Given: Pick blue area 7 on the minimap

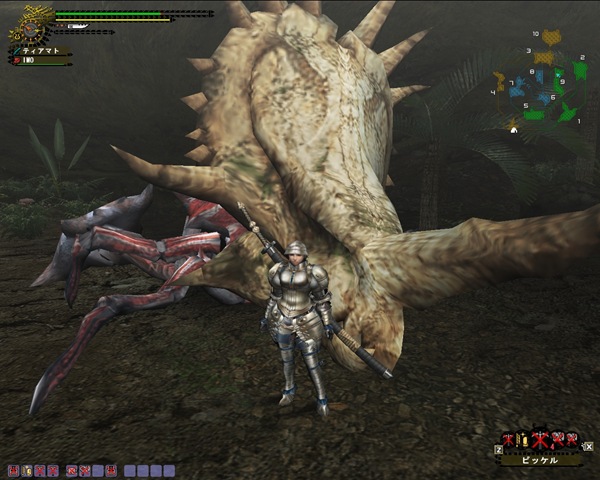Looking at the screenshot, I should tap(516, 89).
